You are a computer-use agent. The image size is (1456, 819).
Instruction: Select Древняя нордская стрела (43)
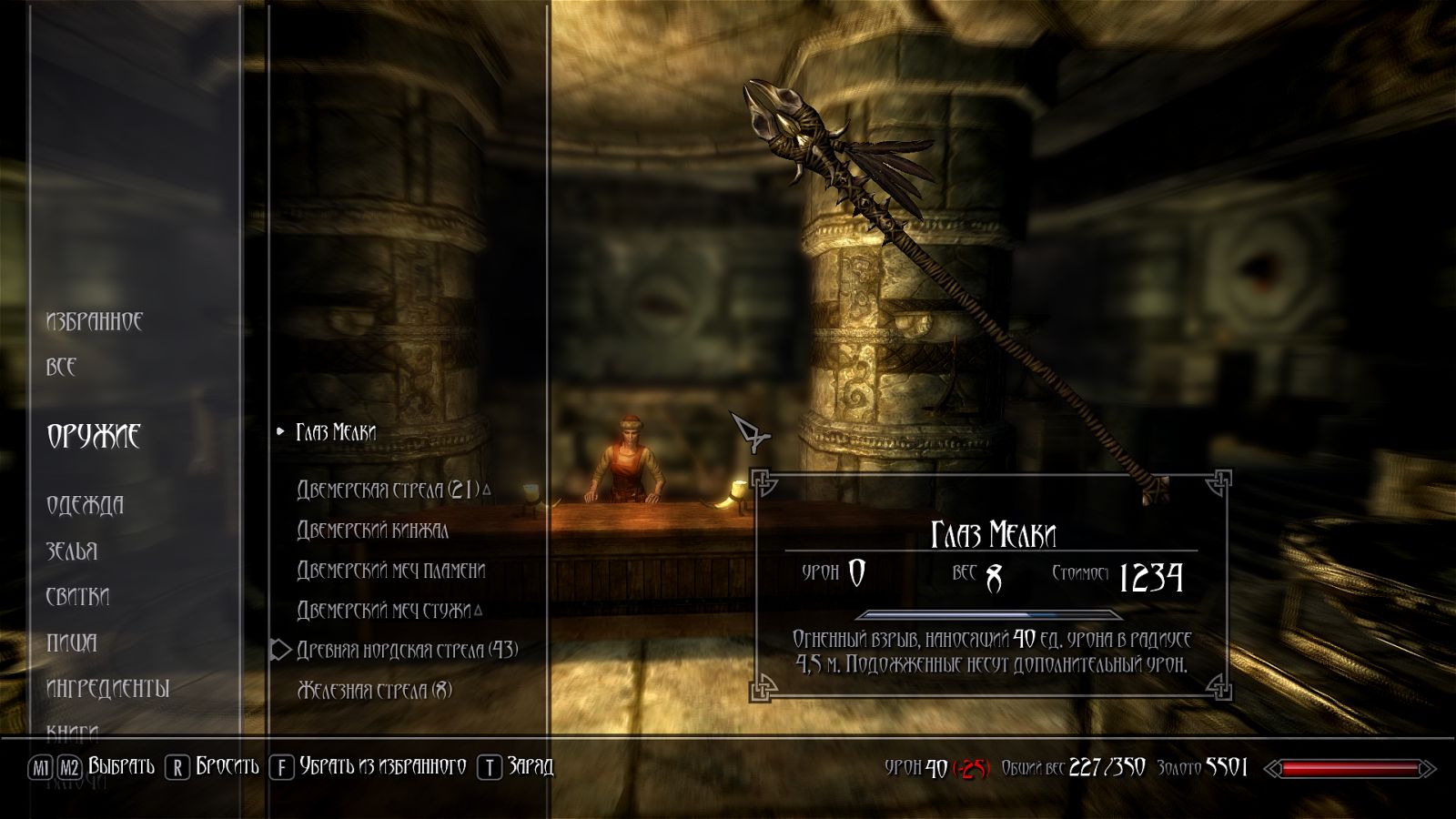[407, 650]
